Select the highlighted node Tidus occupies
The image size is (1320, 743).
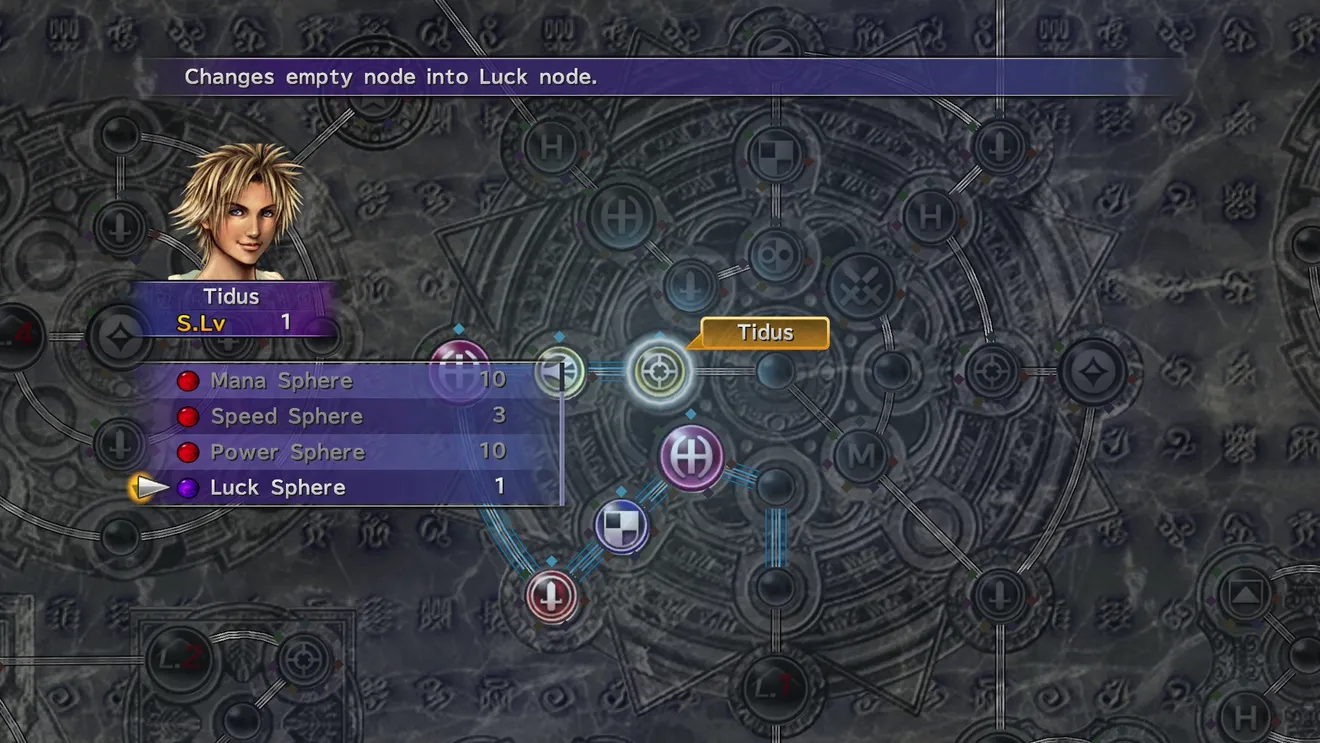[x=660, y=371]
